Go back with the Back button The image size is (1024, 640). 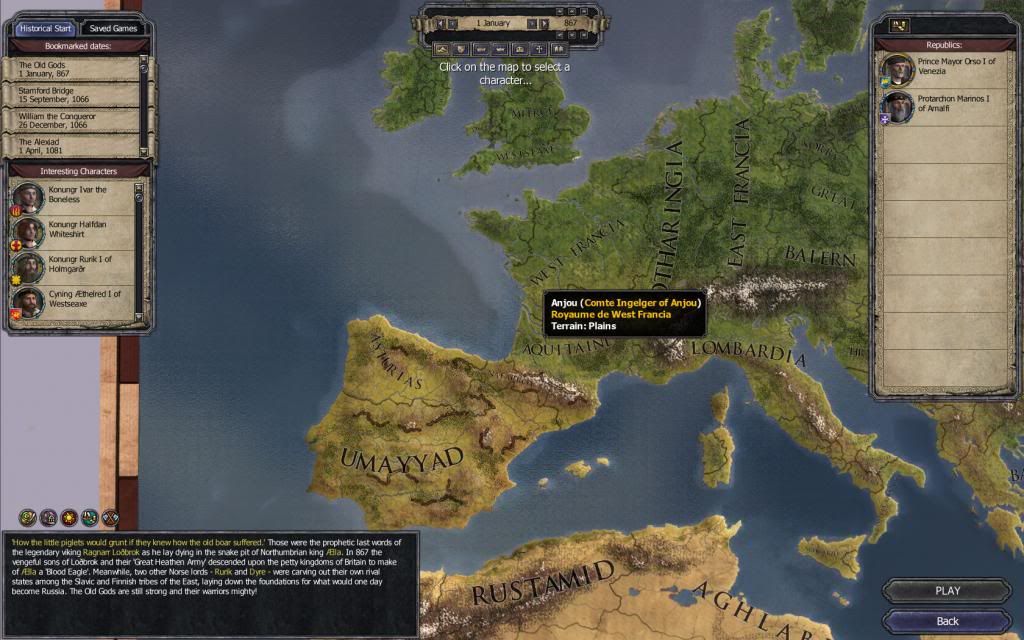[x=947, y=621]
